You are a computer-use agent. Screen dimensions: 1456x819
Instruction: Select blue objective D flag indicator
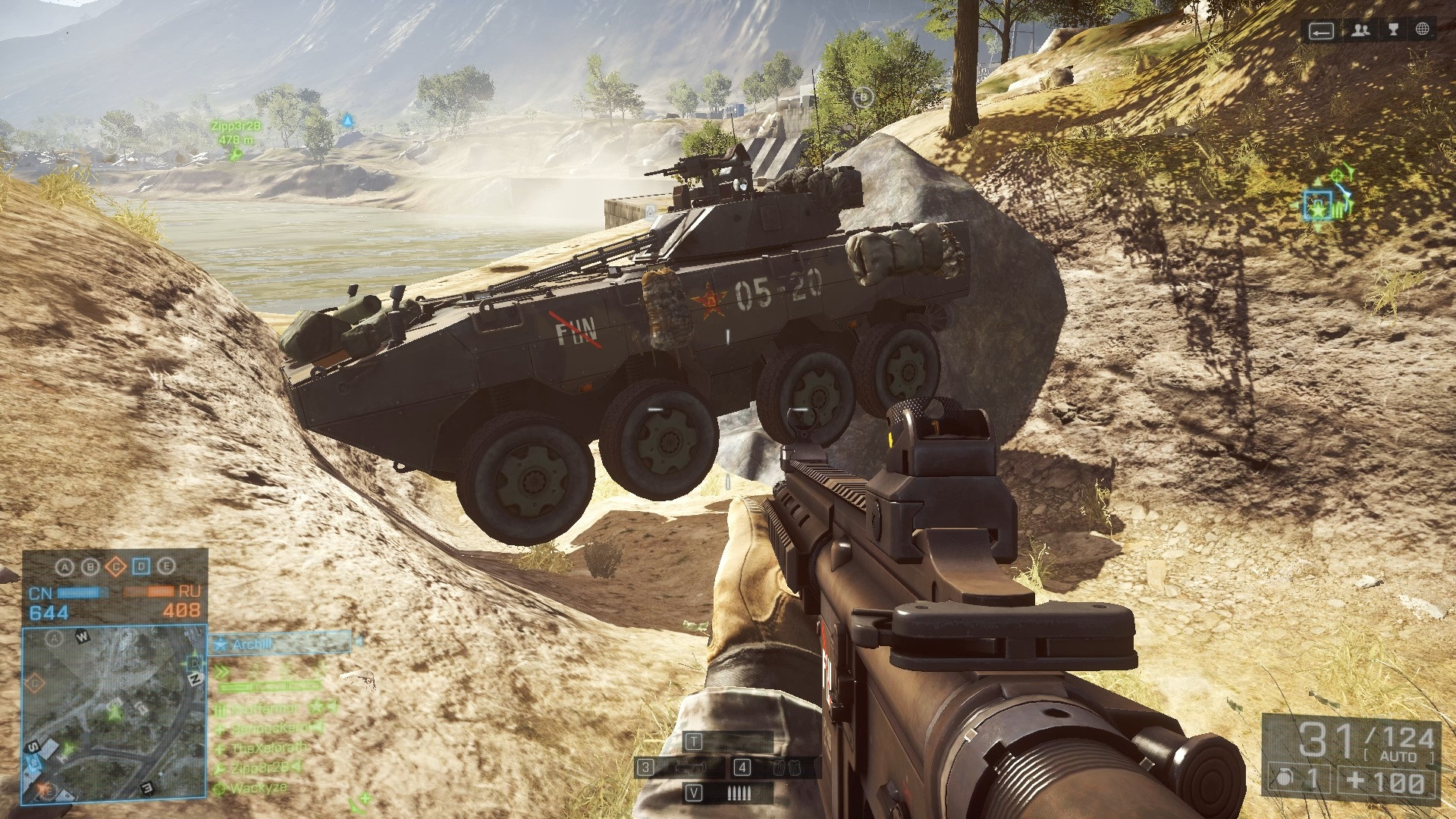point(141,566)
